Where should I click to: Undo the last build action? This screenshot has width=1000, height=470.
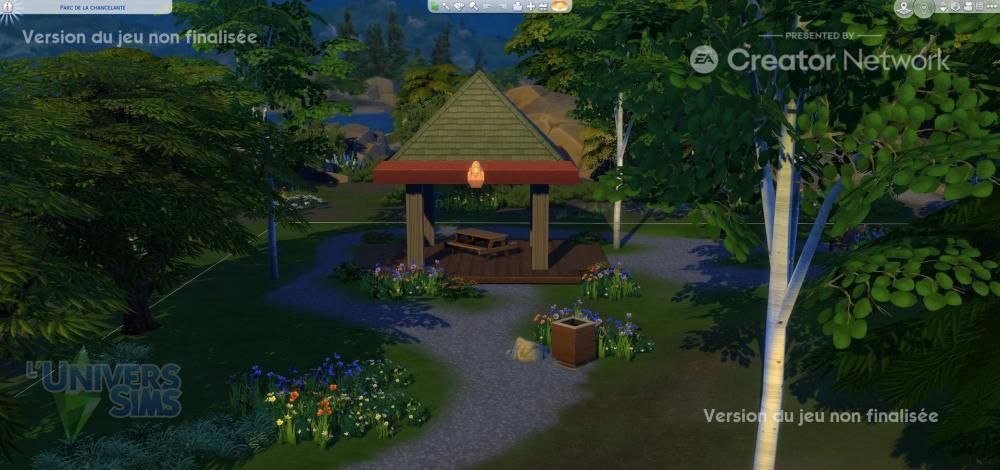486,6
